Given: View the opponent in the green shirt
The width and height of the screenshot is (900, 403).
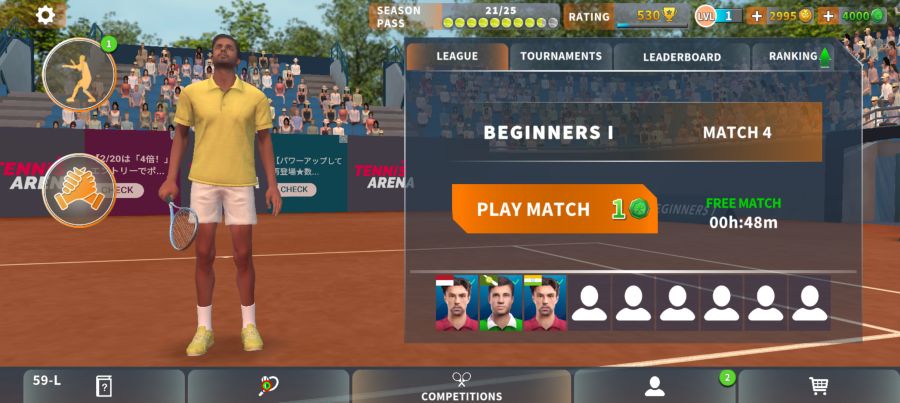Looking at the screenshot, I should (x=500, y=303).
